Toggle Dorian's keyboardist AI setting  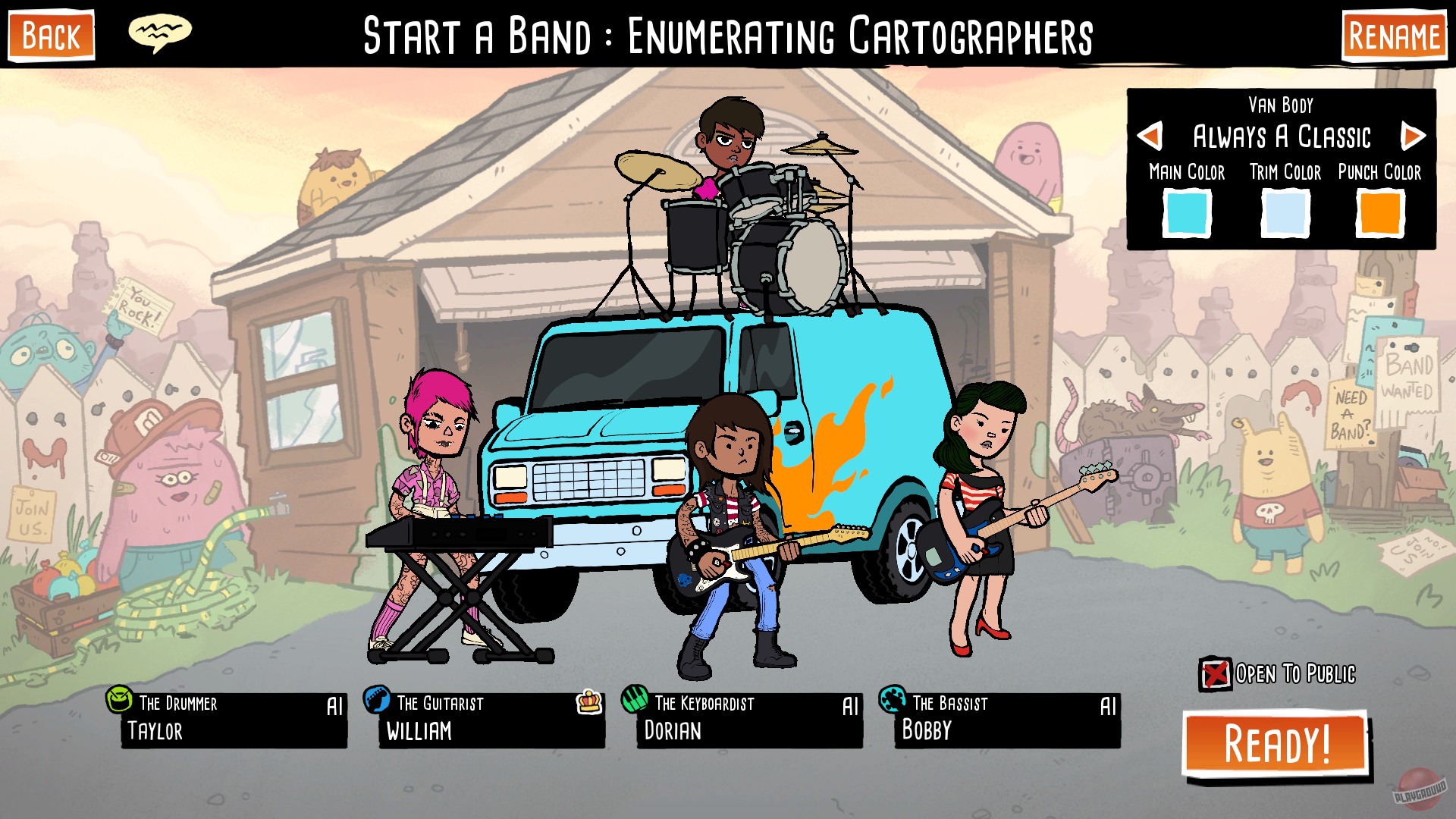click(849, 706)
